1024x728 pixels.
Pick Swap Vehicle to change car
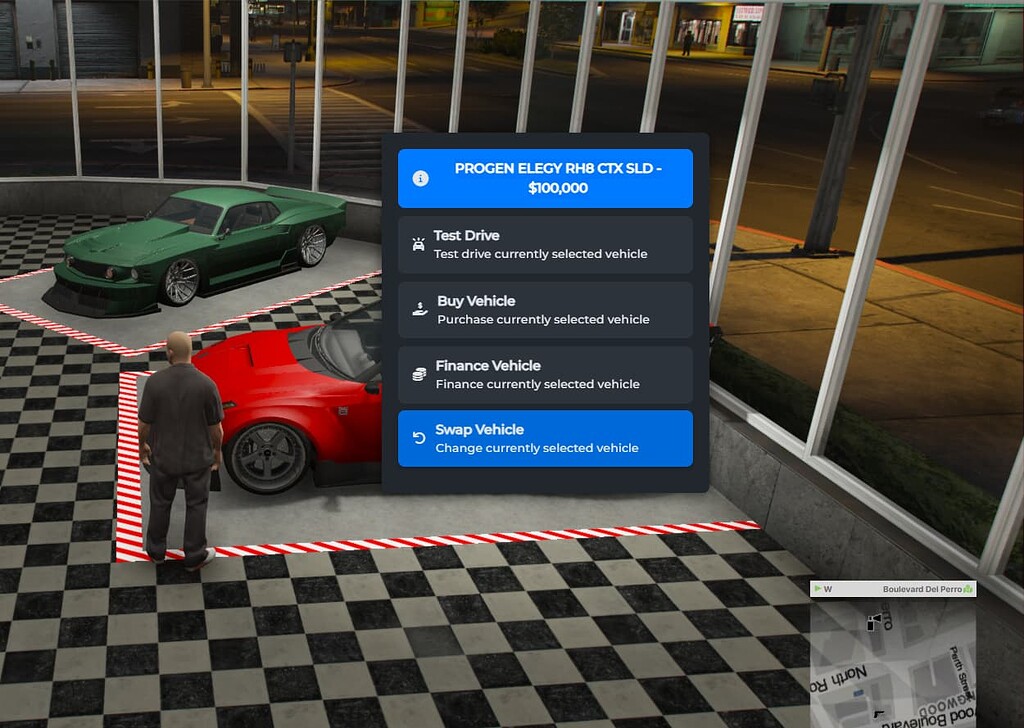click(545, 439)
